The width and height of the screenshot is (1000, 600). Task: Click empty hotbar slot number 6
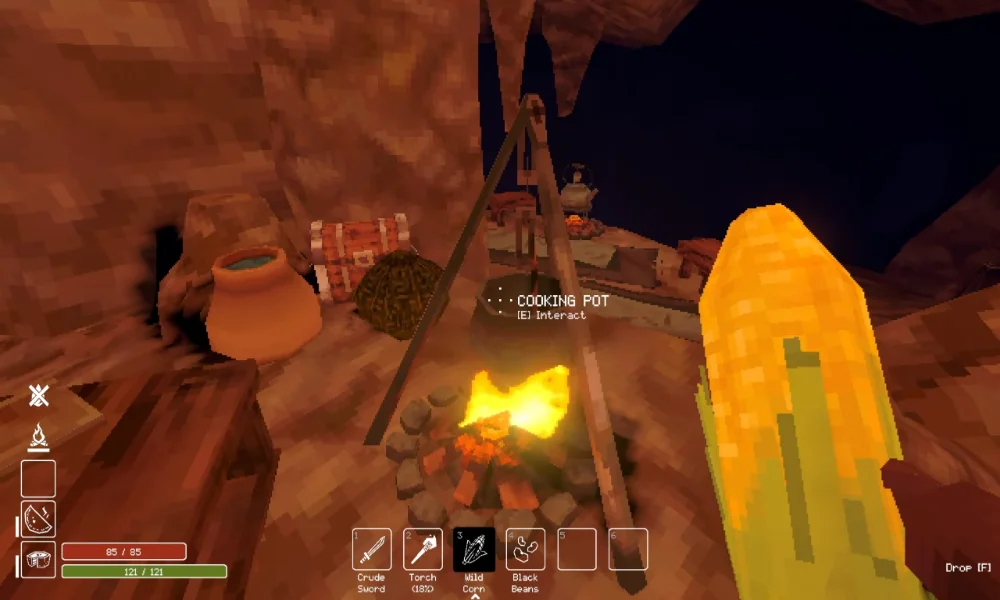pos(628,549)
